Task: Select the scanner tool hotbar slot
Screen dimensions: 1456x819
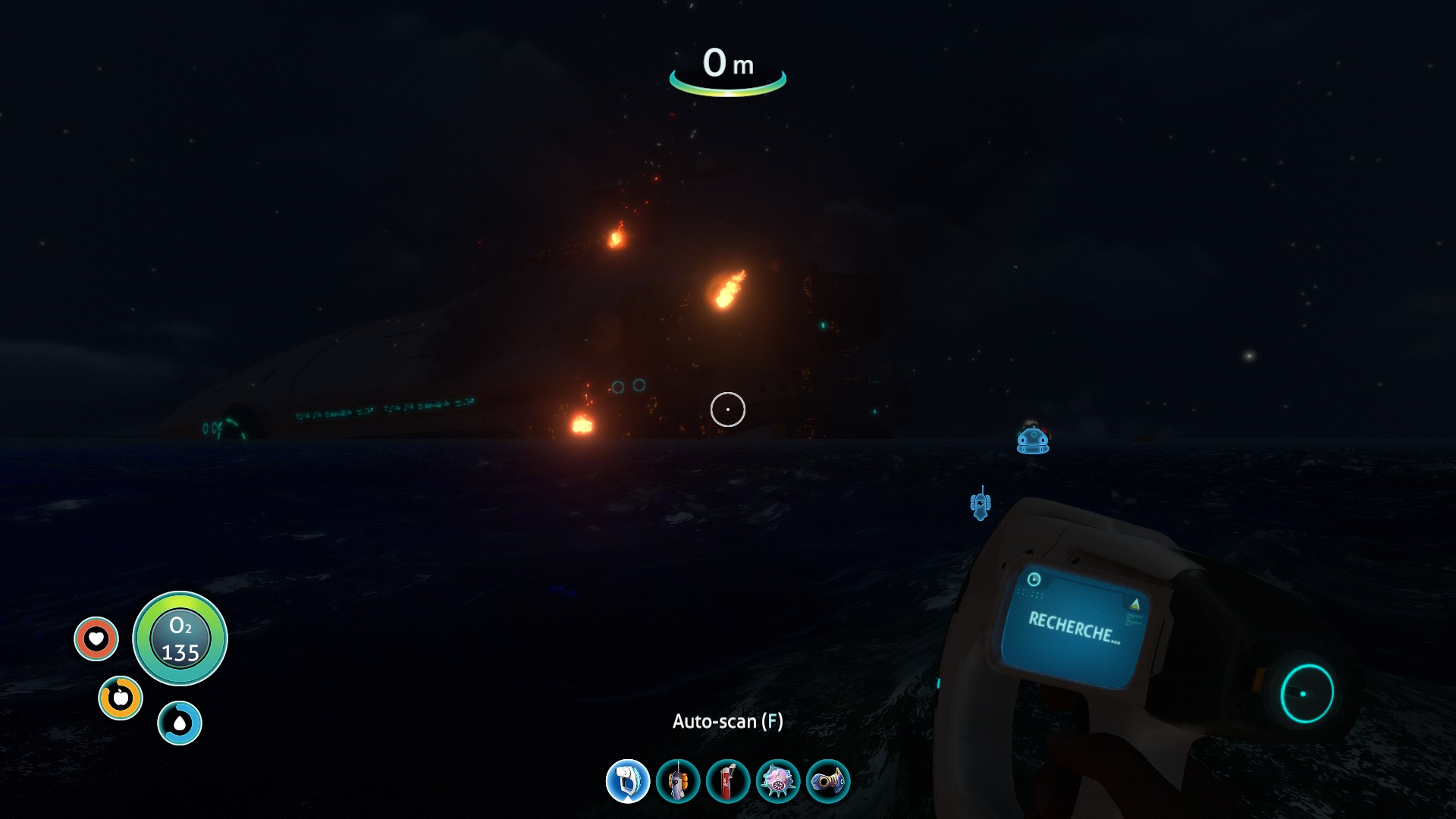Action: (628, 781)
